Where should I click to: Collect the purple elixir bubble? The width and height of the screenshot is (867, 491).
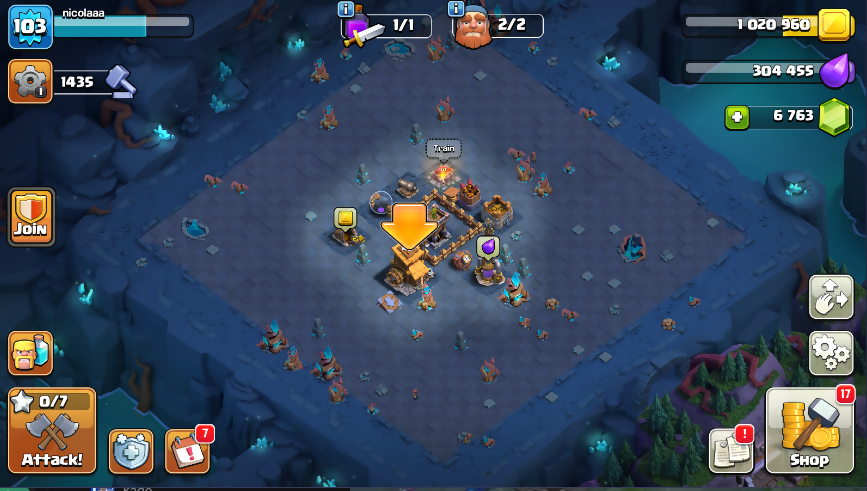[488, 246]
